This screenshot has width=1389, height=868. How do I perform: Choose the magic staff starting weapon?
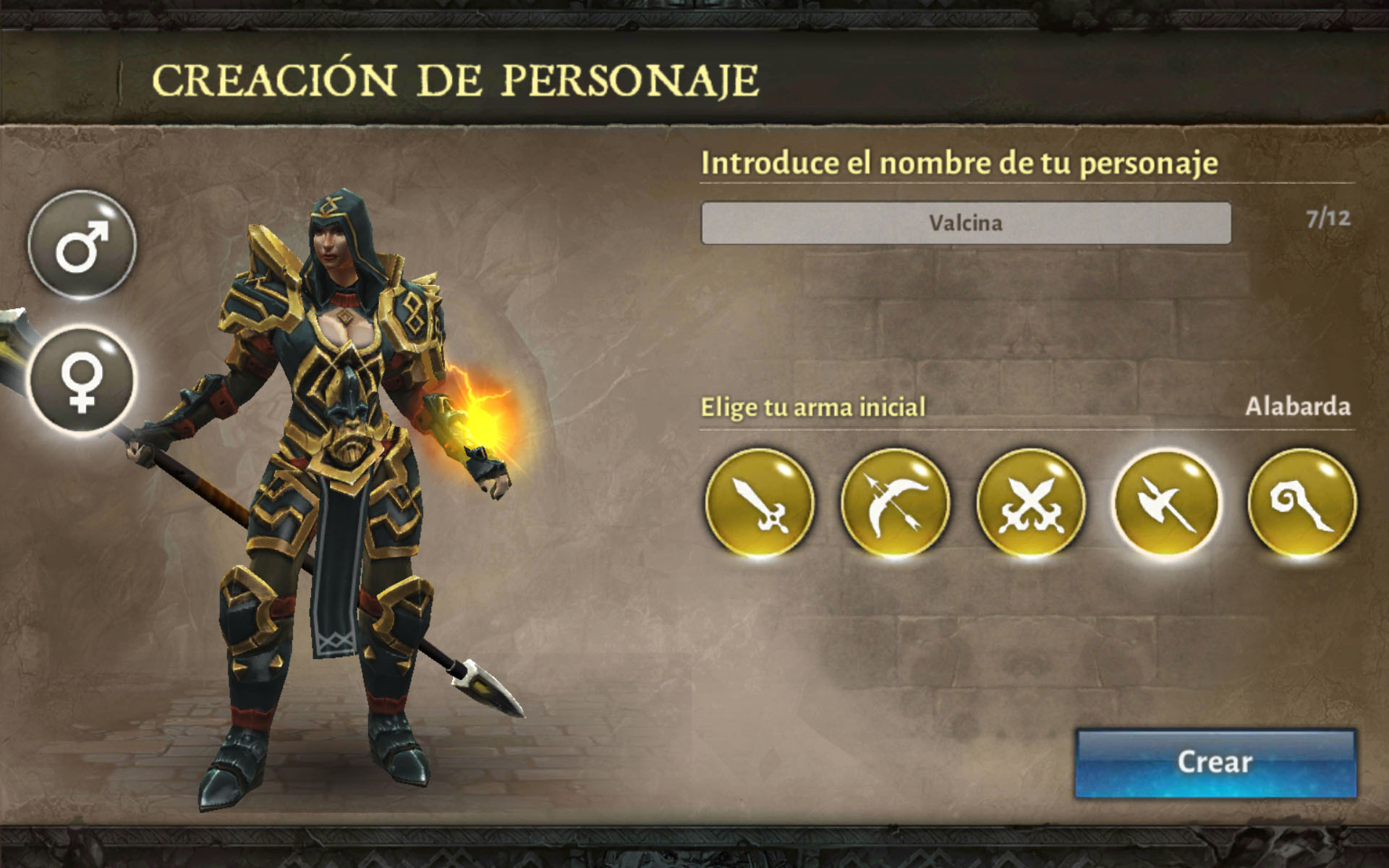coord(1301,503)
